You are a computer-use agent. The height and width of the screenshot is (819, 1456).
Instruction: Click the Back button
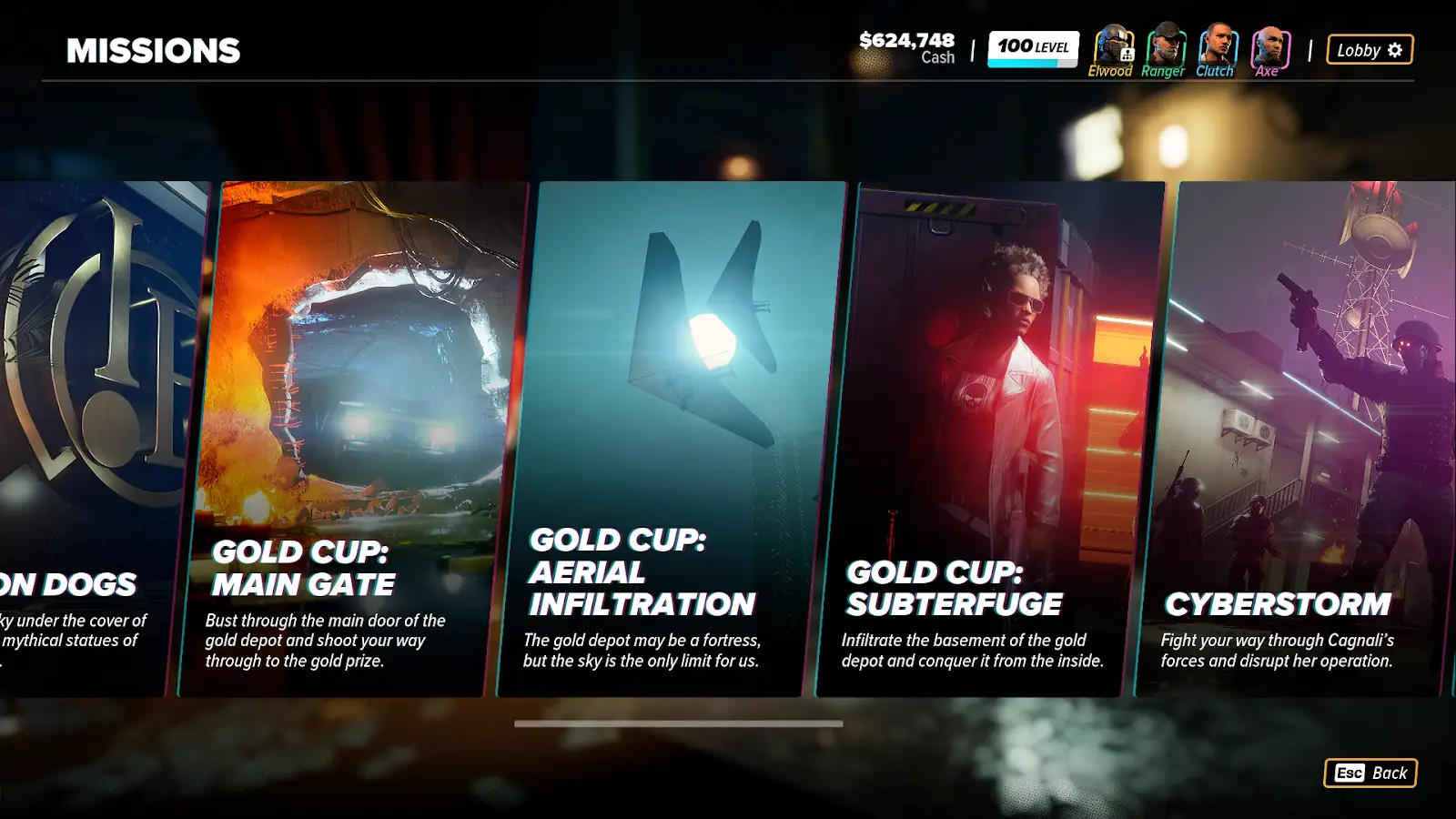coord(1370,773)
